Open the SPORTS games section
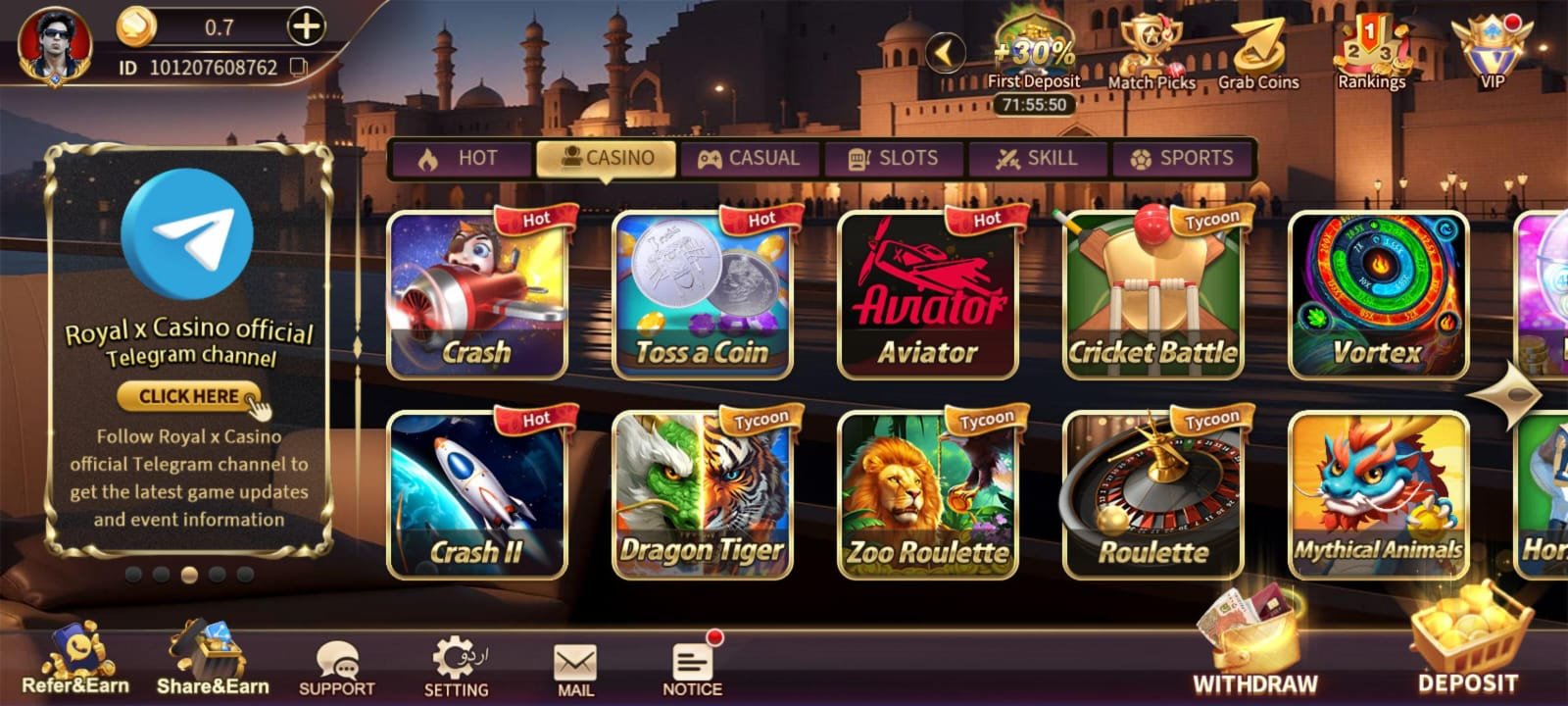This screenshot has width=1568, height=706. tap(1184, 157)
